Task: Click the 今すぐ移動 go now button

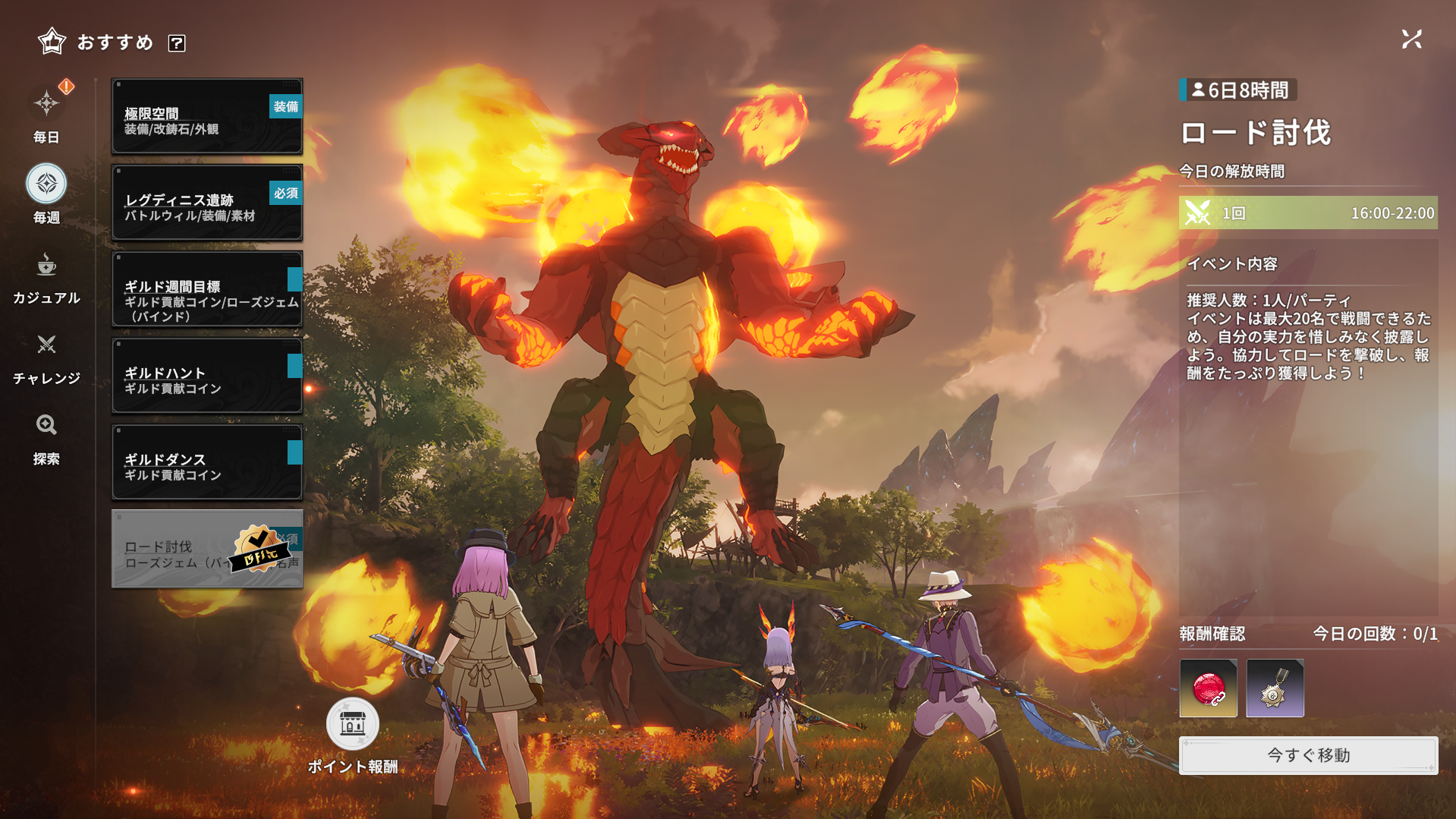Action: tap(1308, 755)
